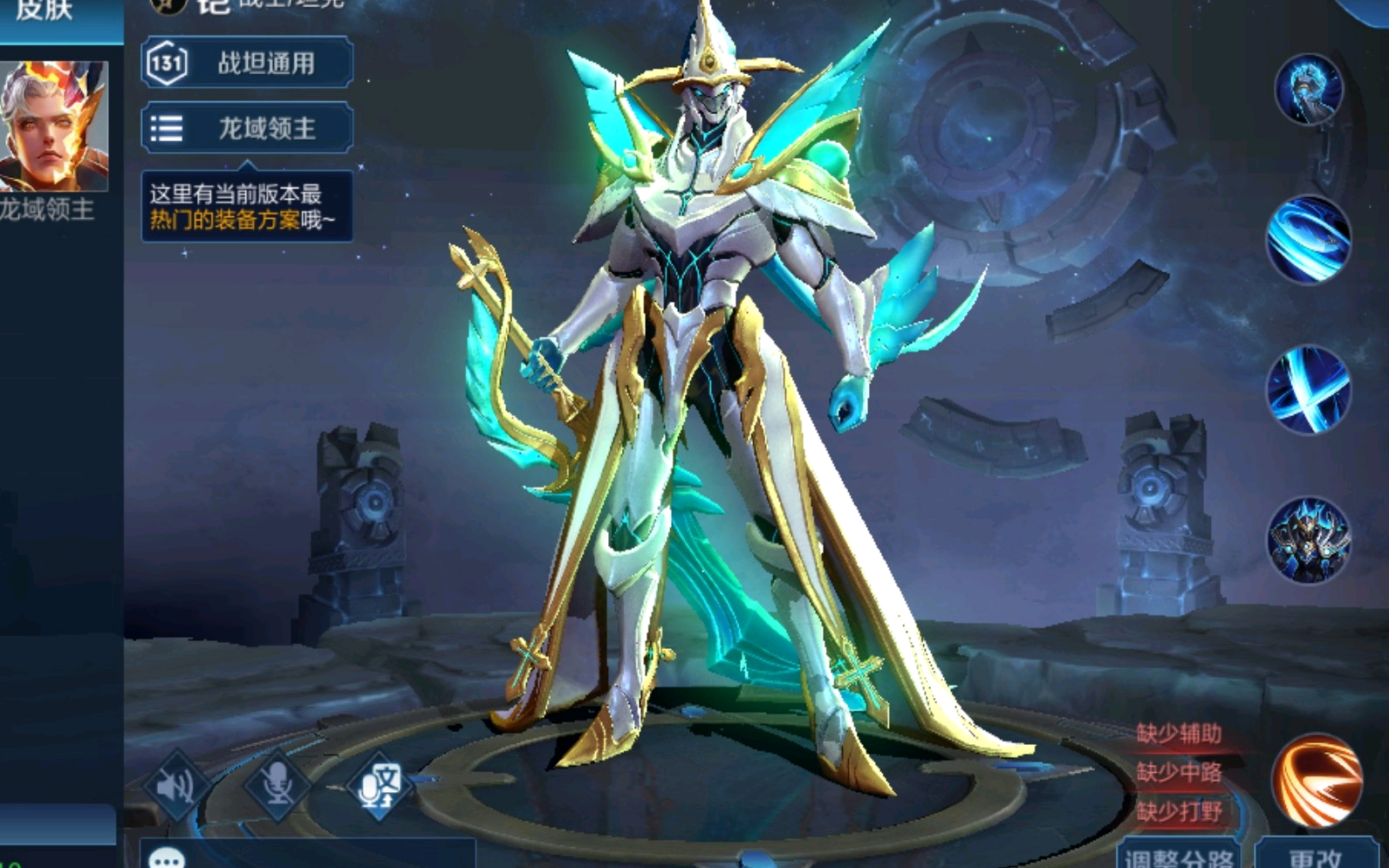Select the orange summoner spell icon

click(1316, 779)
